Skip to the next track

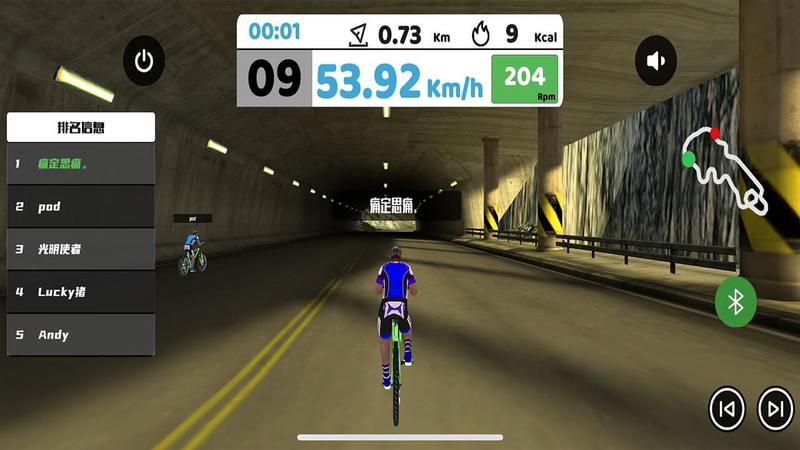point(775,408)
